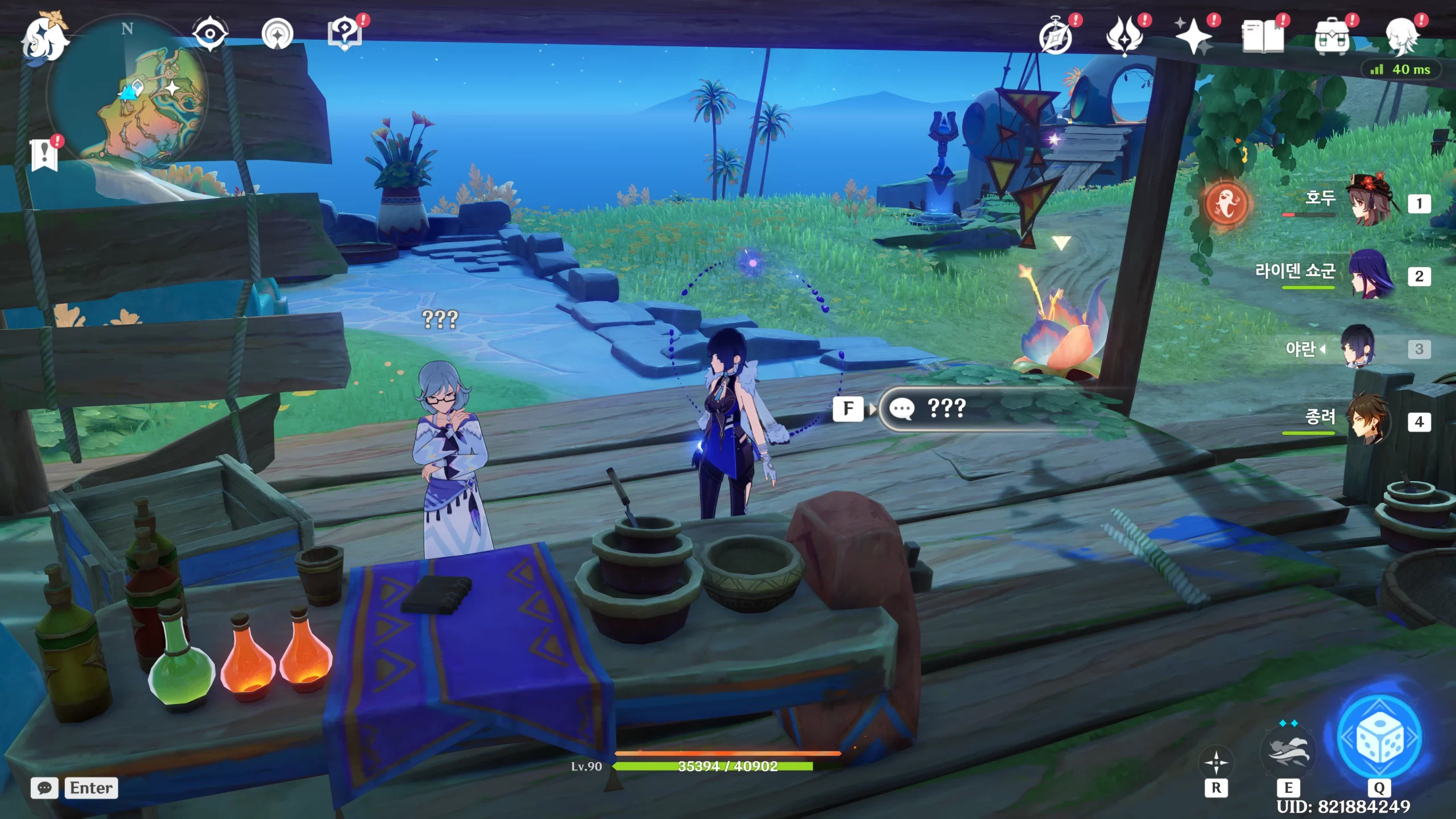This screenshot has height=819, width=1456.
Task: Switch to party member 라이덴 쇼군
Action: point(1370,274)
